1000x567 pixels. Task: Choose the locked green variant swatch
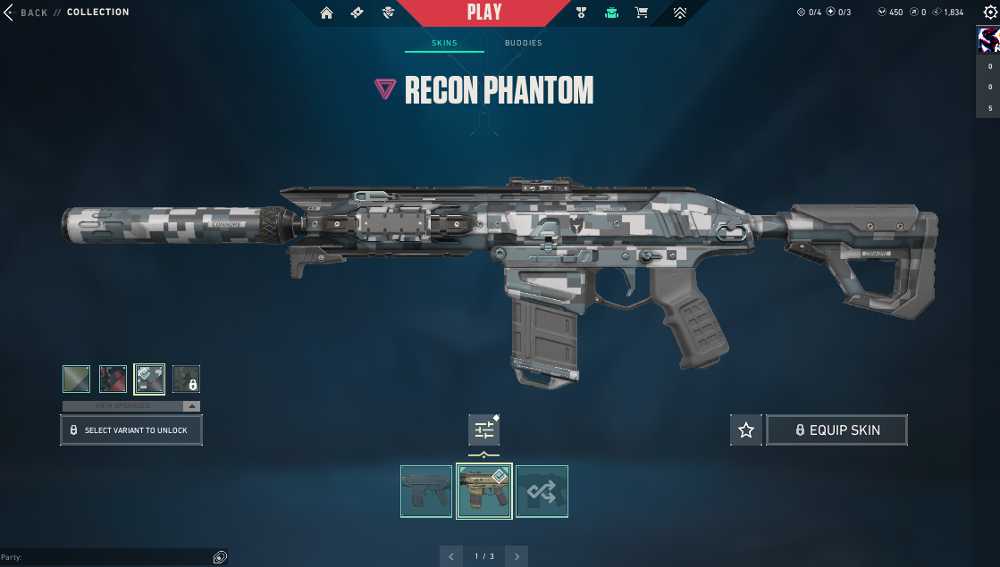[186, 379]
